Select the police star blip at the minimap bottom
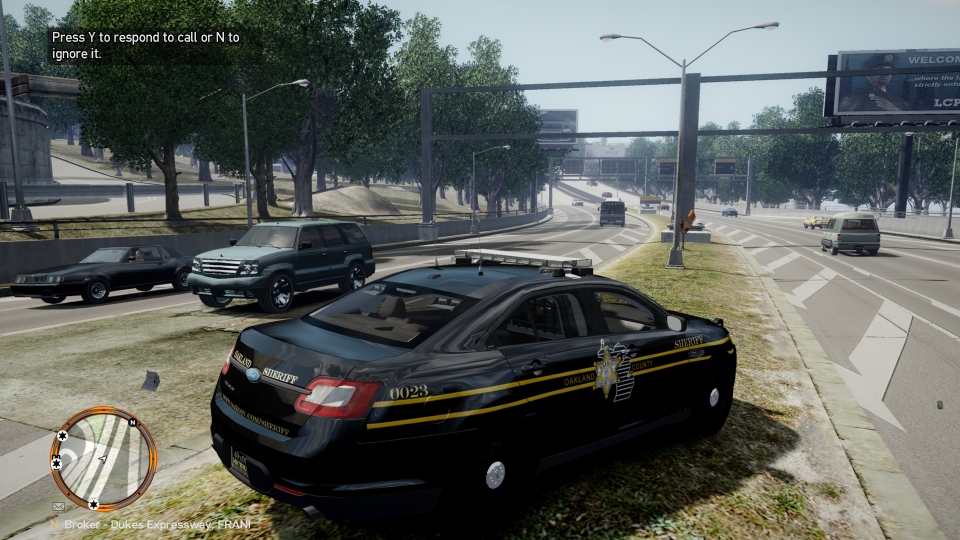The image size is (960, 540). [x=93, y=503]
